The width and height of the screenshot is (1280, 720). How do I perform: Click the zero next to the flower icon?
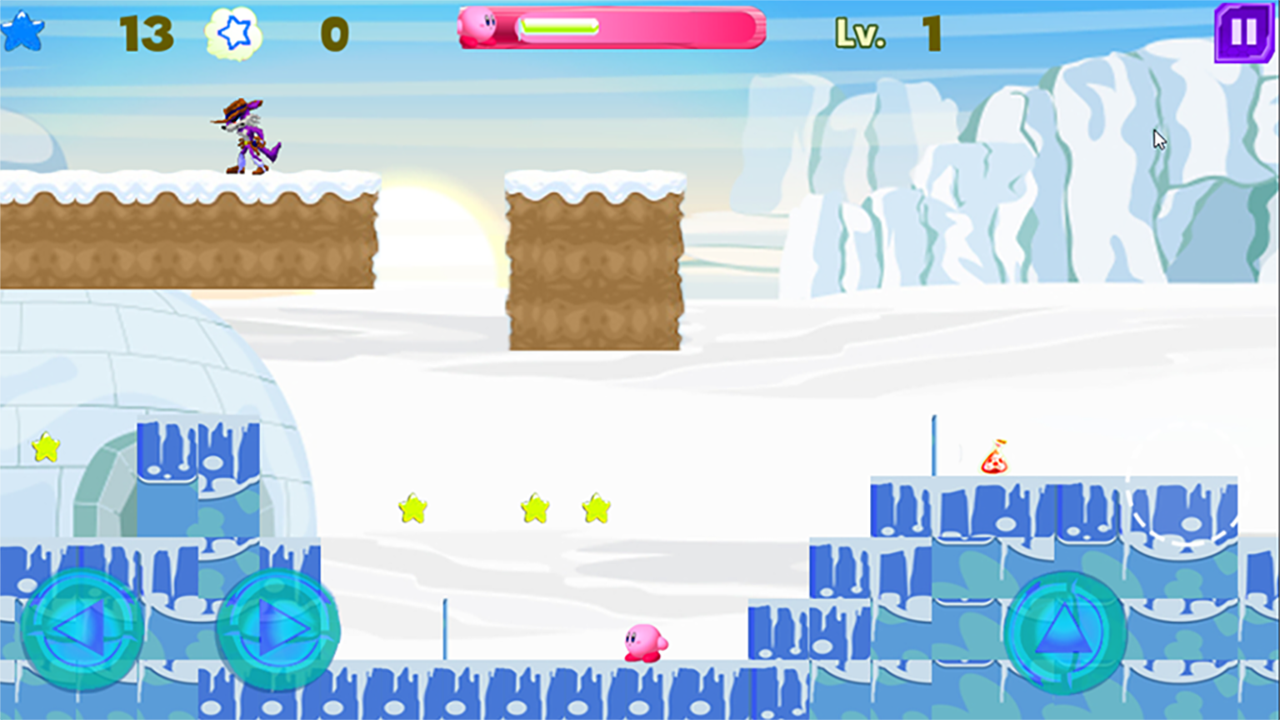[332, 32]
